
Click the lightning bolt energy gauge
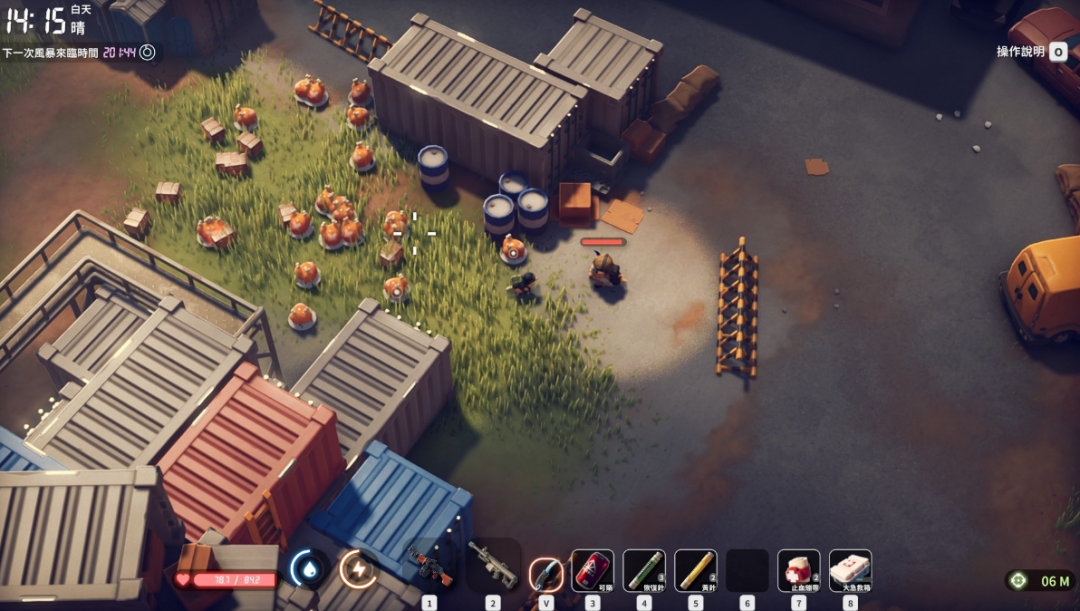click(357, 568)
